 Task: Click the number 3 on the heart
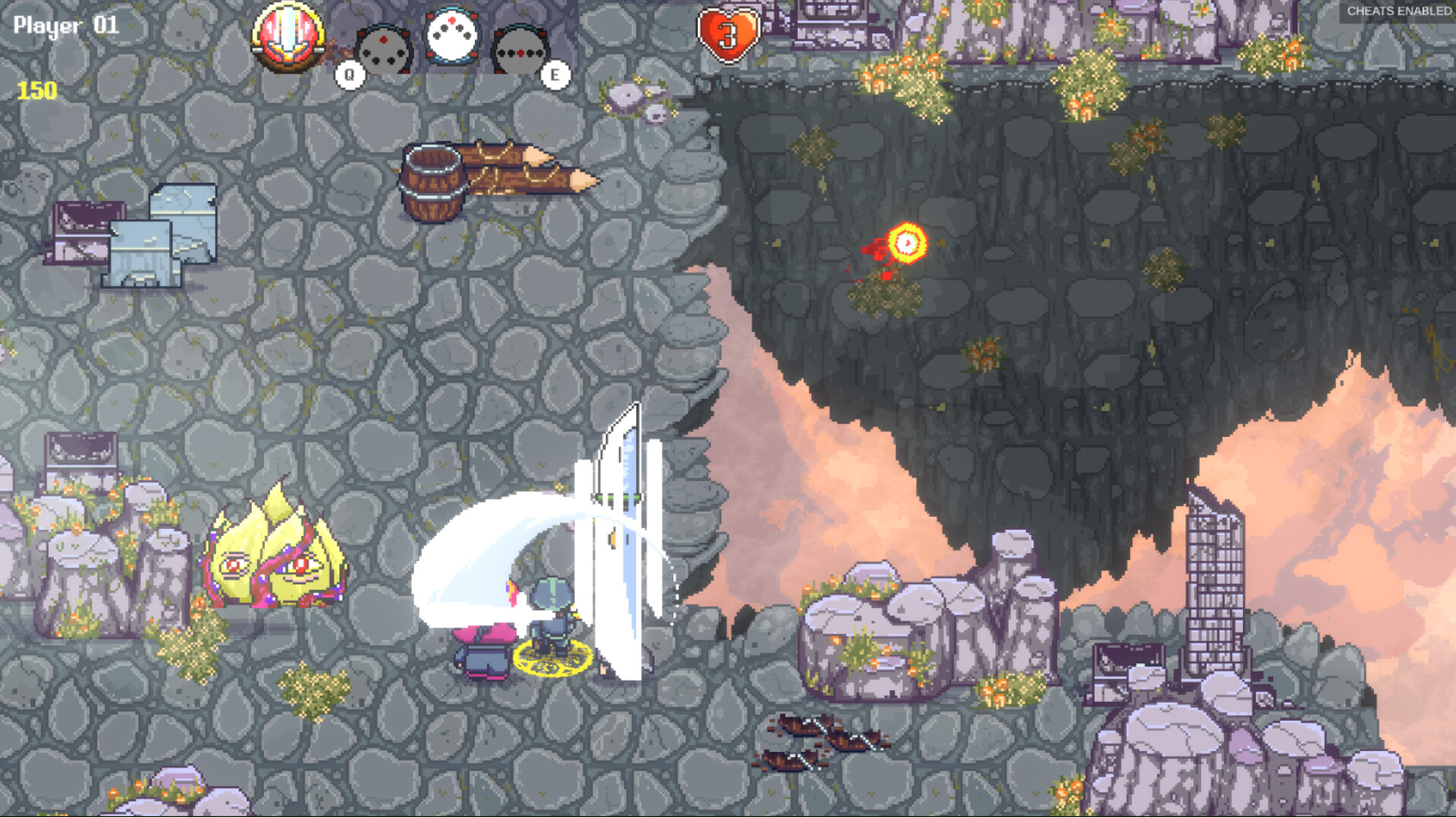point(729,35)
